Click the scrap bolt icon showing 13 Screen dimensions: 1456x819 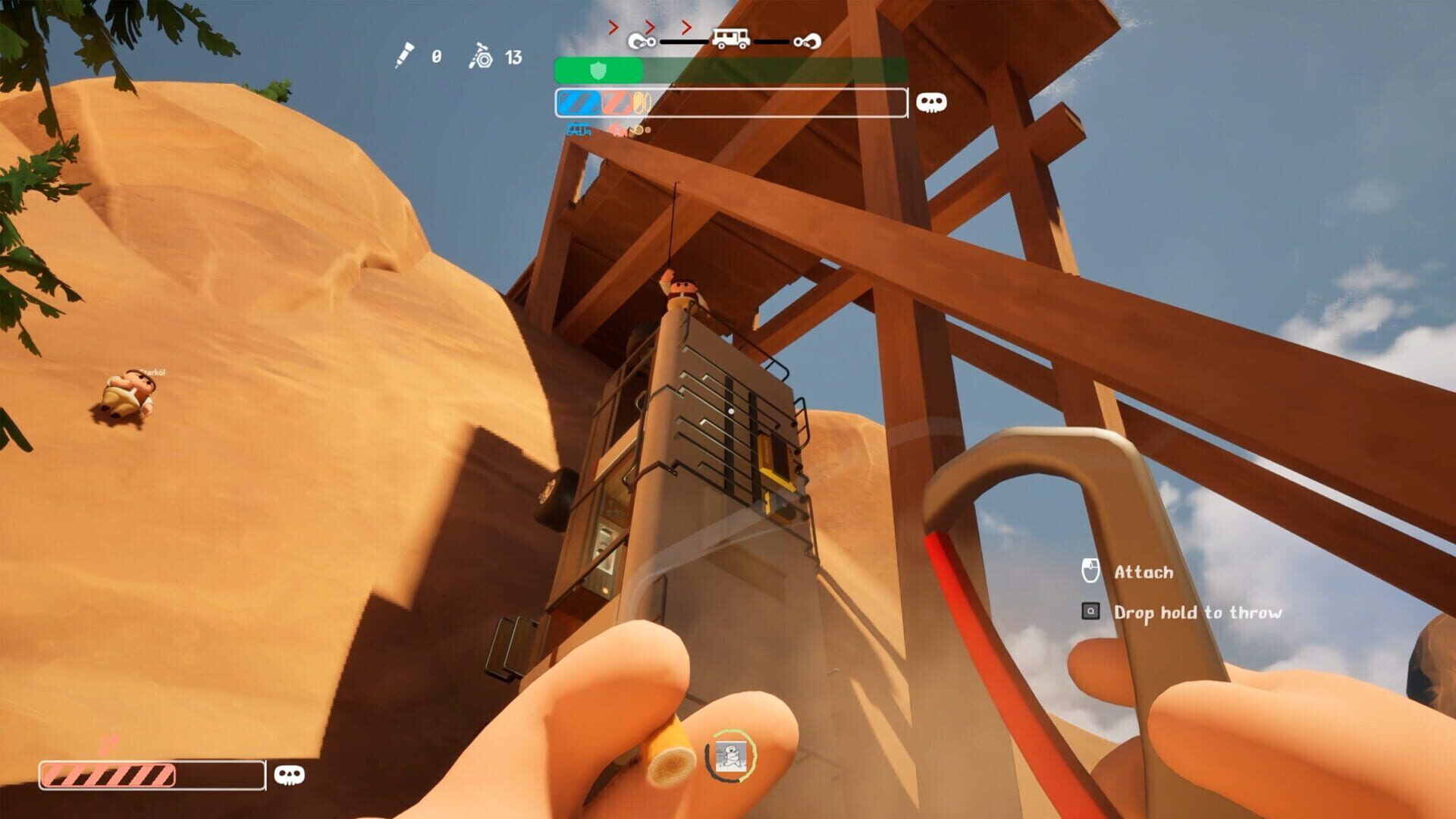[482, 56]
